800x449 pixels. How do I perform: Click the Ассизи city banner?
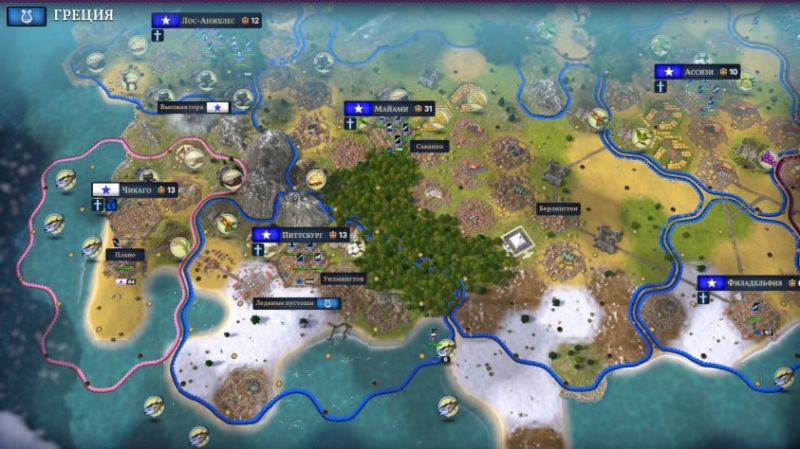pyautogui.click(x=698, y=72)
